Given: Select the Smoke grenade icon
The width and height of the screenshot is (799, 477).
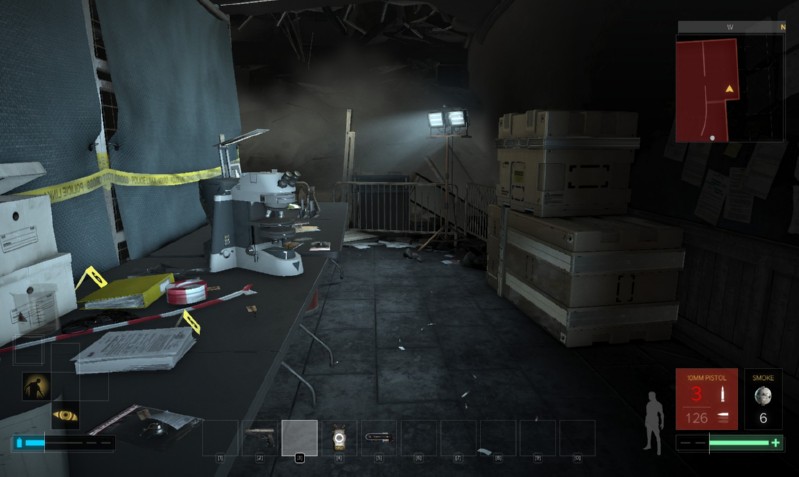Looking at the screenshot, I should point(763,396).
